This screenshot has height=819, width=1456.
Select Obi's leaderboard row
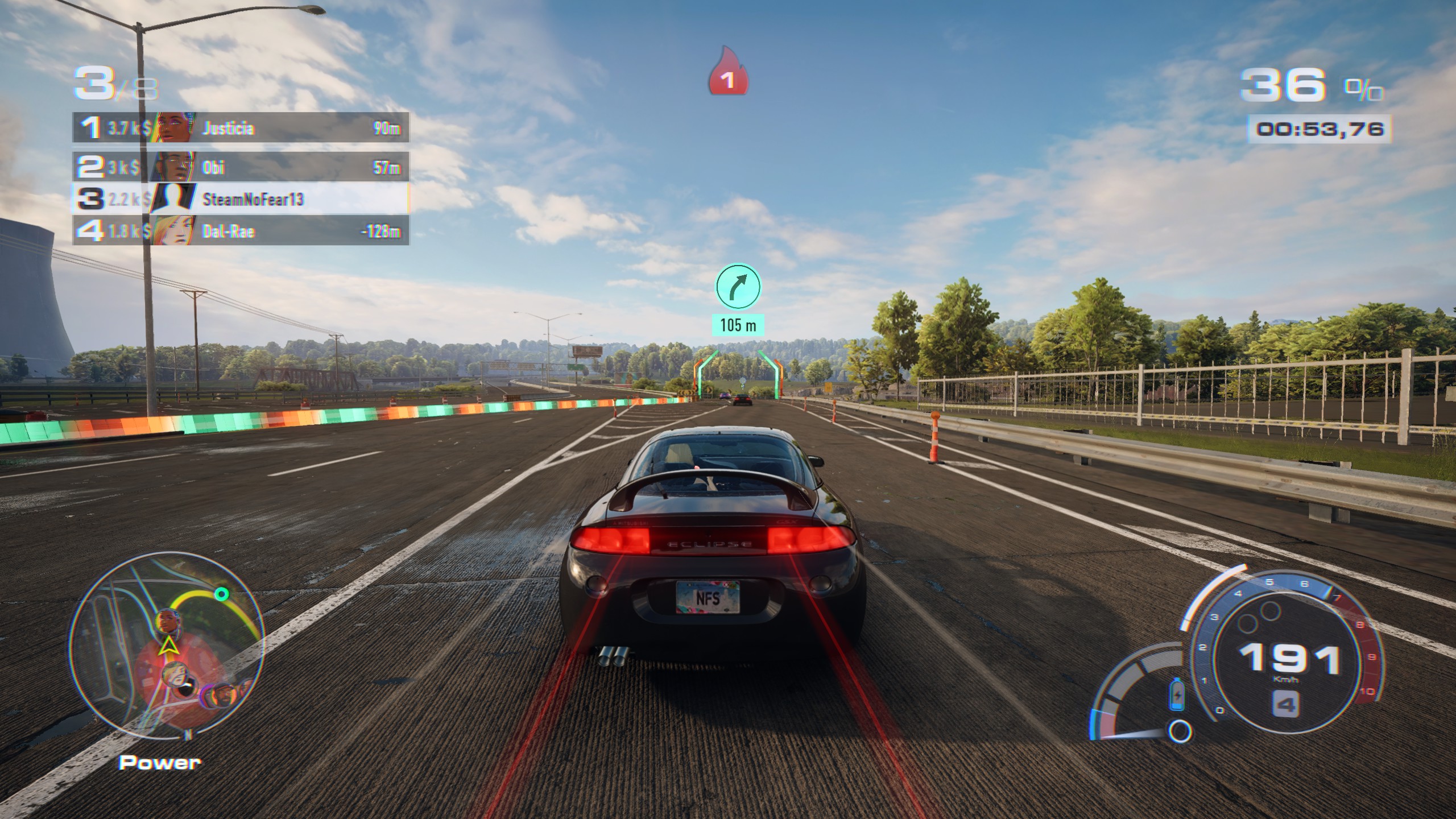240,167
